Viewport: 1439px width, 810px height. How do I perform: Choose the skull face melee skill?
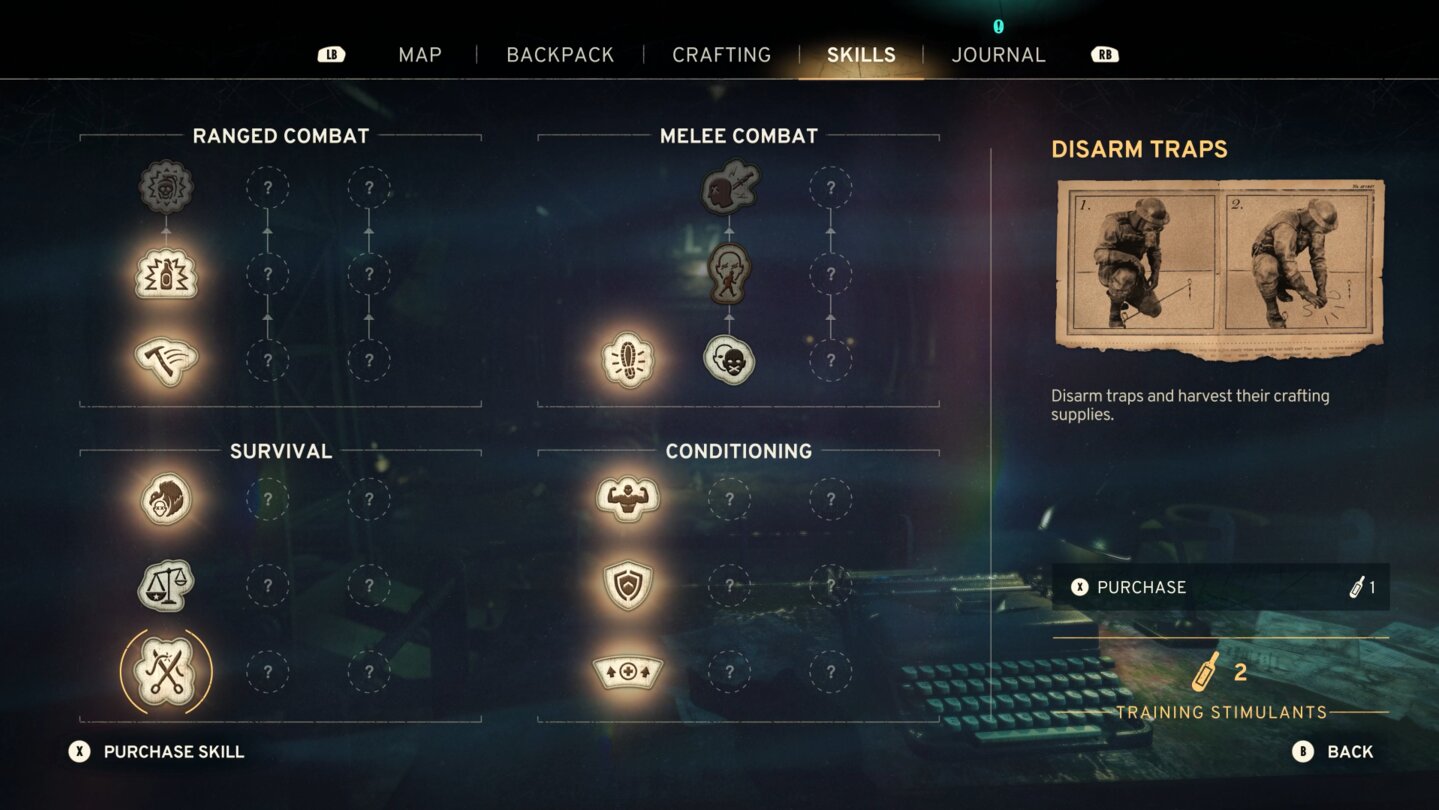click(x=729, y=360)
